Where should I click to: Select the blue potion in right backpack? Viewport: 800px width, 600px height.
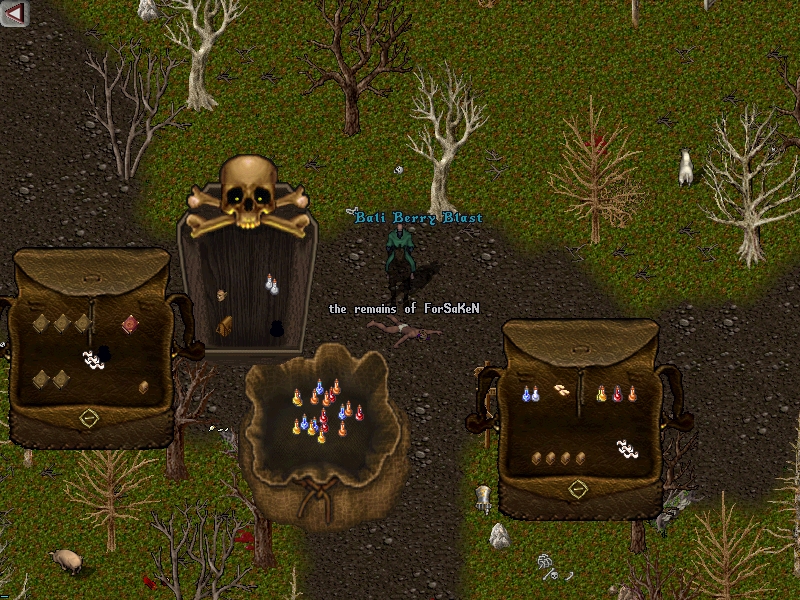point(528,395)
